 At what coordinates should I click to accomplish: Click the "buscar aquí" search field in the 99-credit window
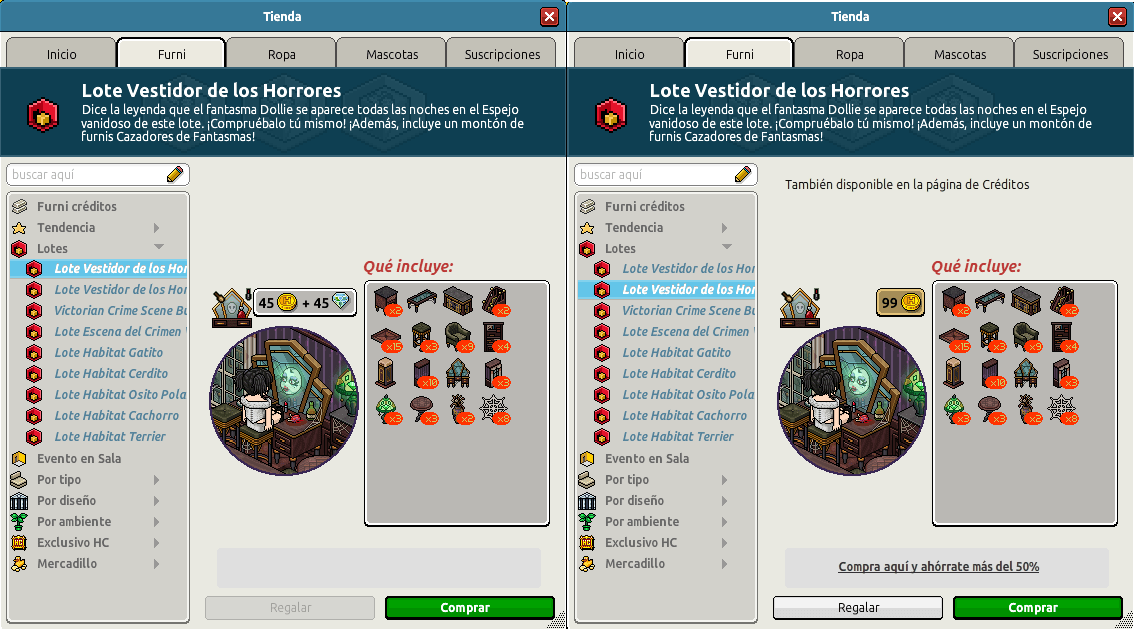tap(654, 175)
